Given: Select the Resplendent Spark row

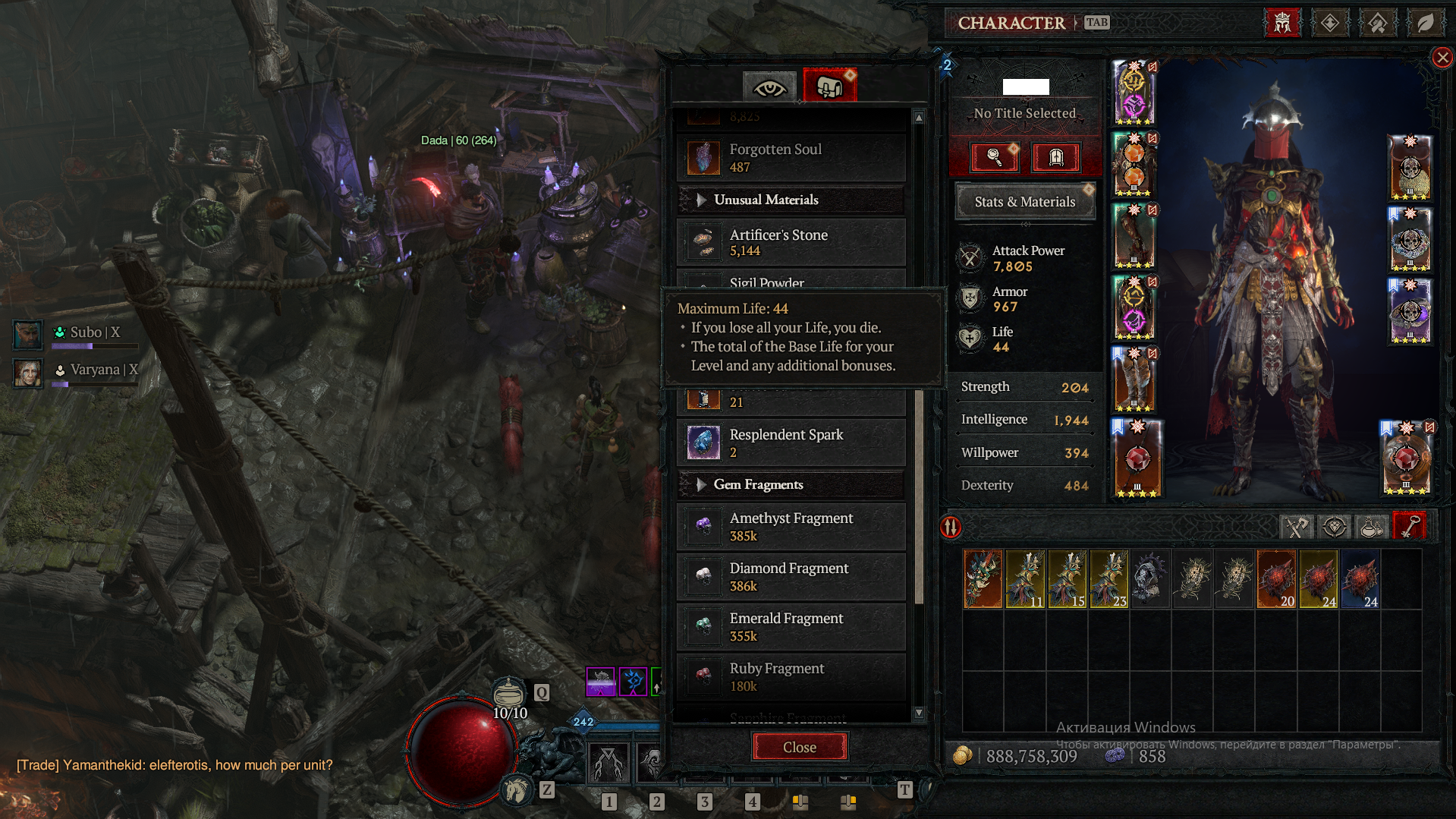Looking at the screenshot, I should tap(791, 443).
